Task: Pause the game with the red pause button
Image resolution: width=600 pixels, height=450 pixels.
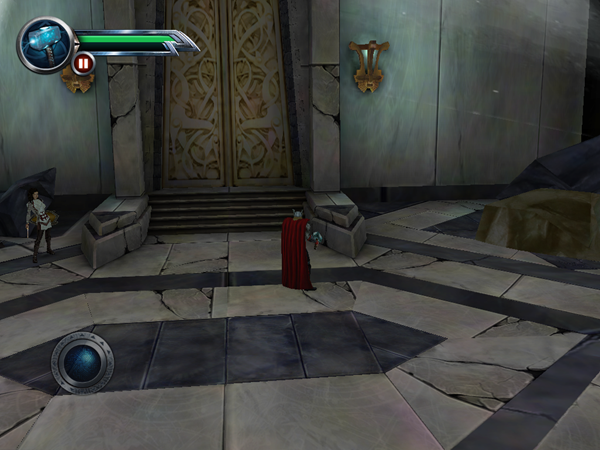Action: [x=83, y=64]
